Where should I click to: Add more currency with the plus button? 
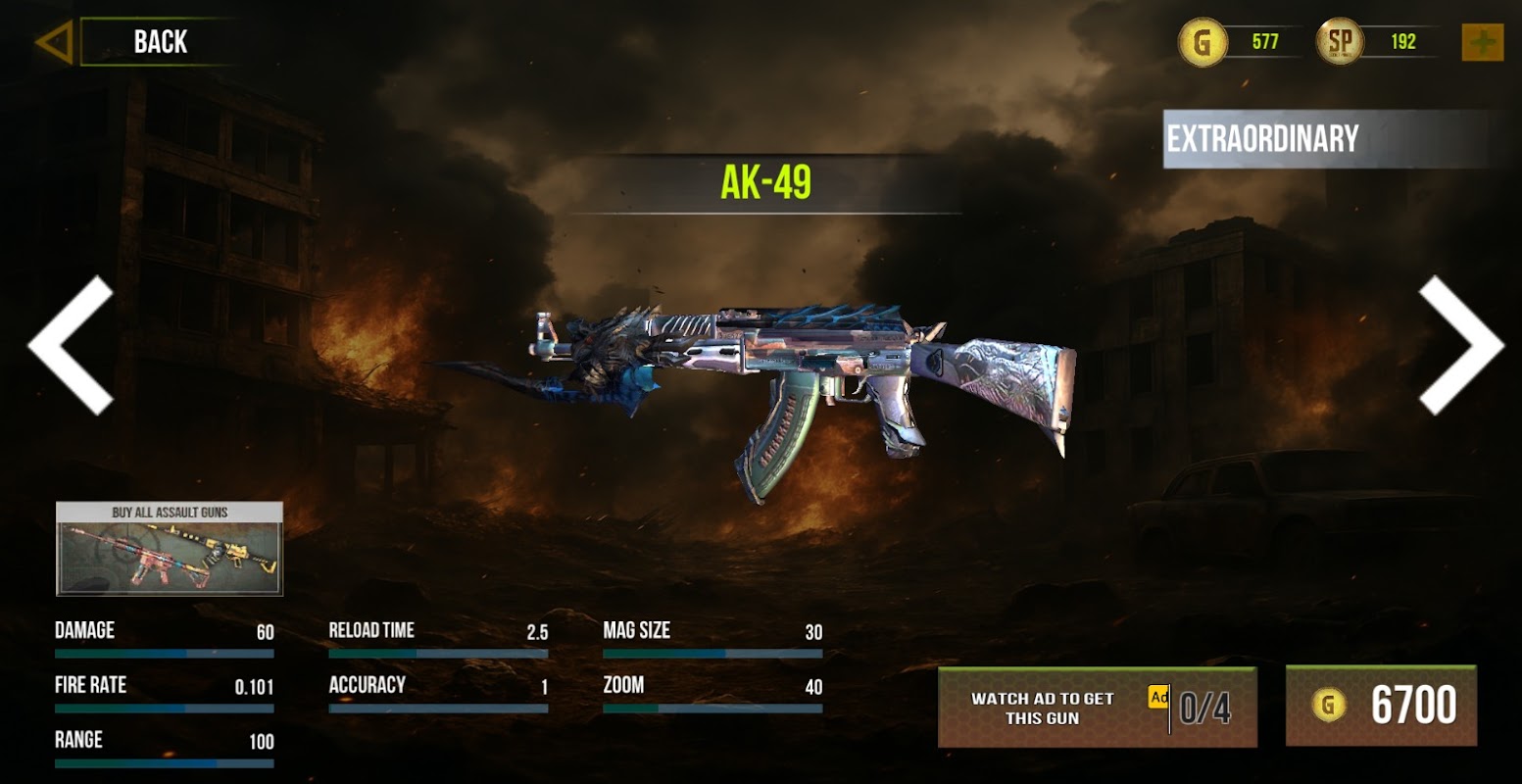coord(1482,42)
